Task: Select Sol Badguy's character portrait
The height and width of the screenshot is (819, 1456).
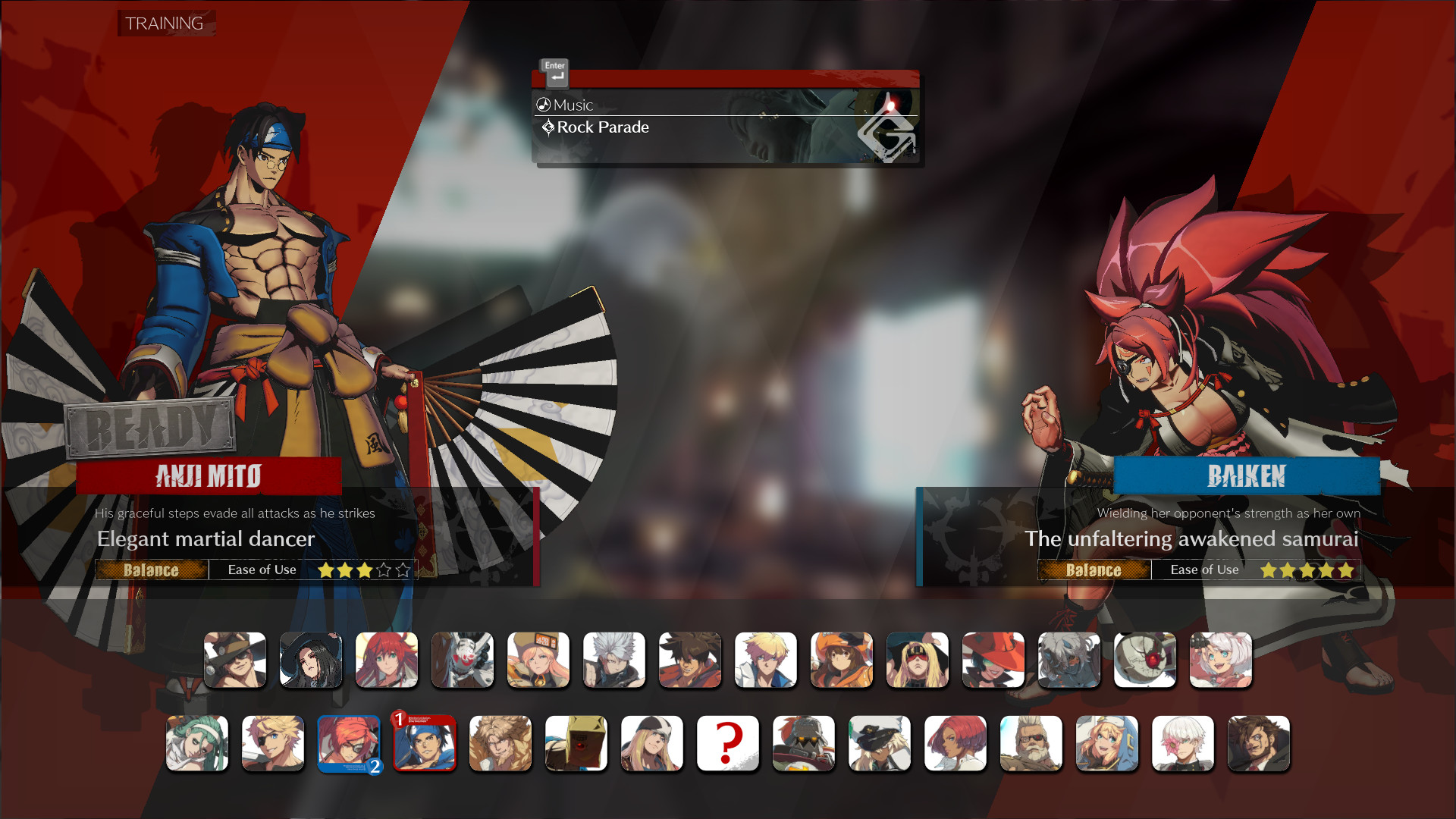Action: 690,660
